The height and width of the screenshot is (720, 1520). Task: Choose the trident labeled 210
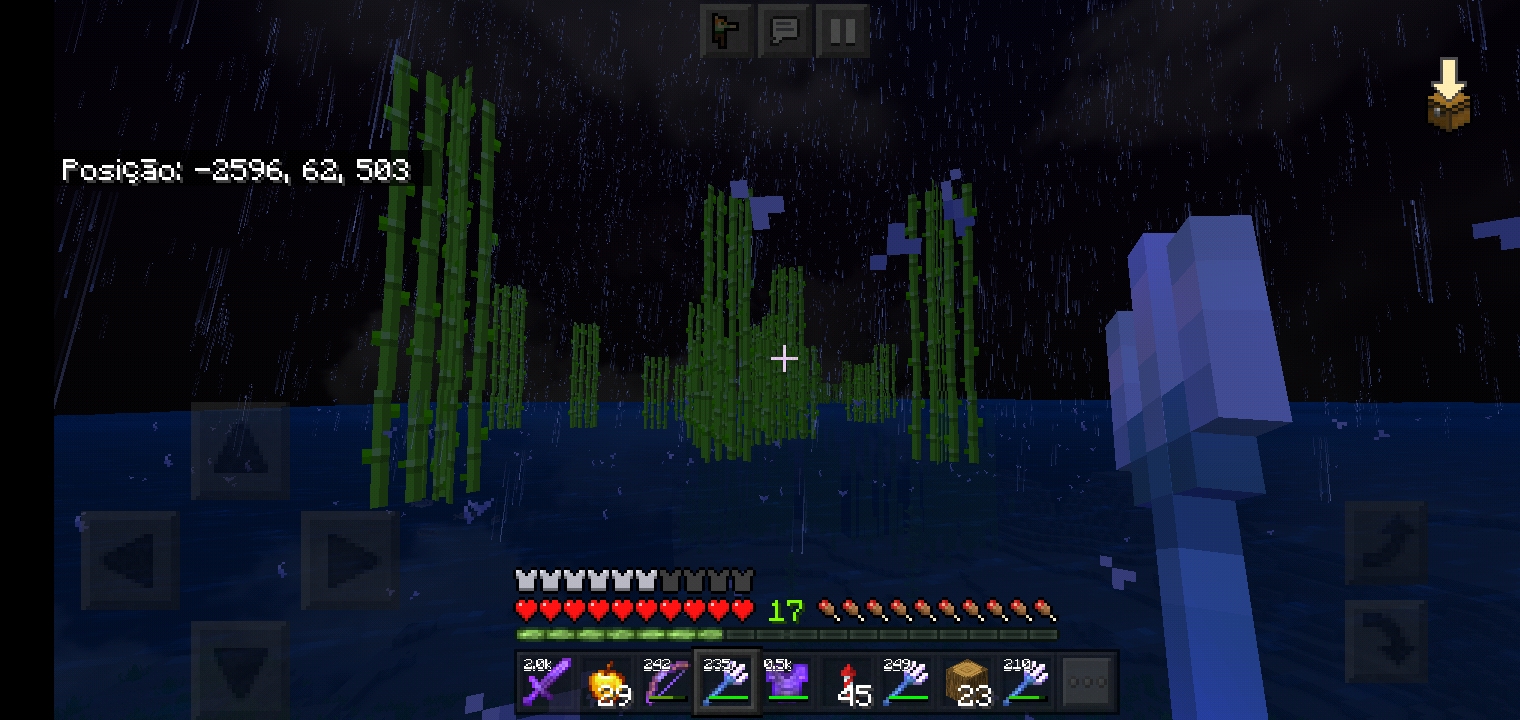1027,683
